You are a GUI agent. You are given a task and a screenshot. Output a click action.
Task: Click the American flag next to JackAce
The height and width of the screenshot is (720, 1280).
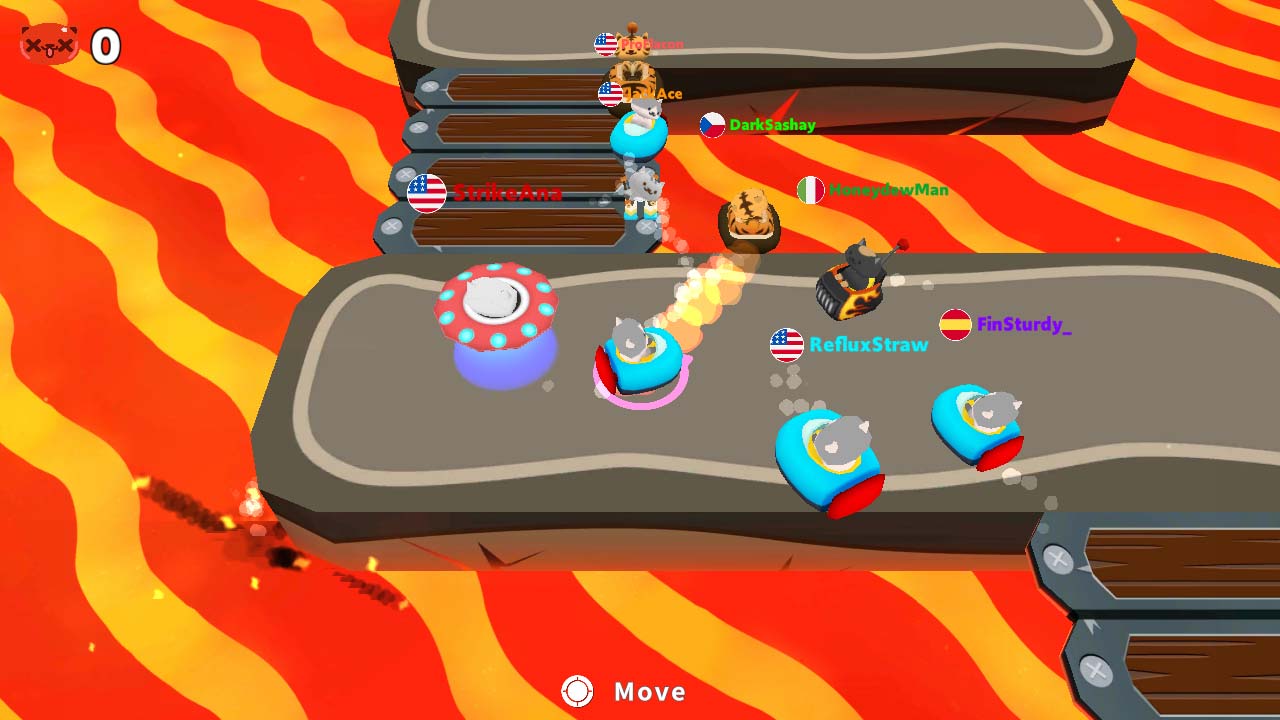608,93
